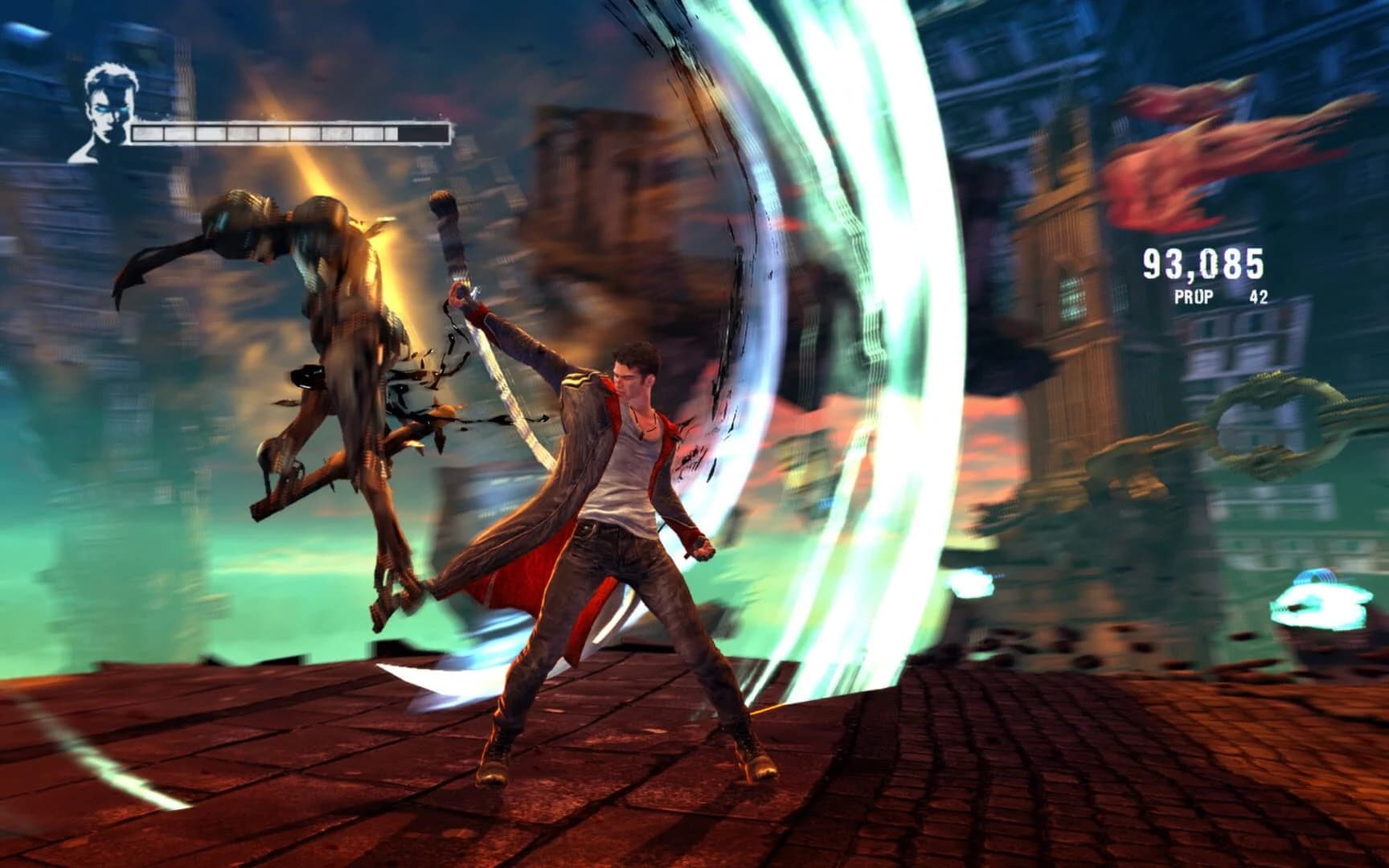Image resolution: width=1389 pixels, height=868 pixels.
Task: Click the combo hit counter showing 42
Action: [x=1259, y=297]
